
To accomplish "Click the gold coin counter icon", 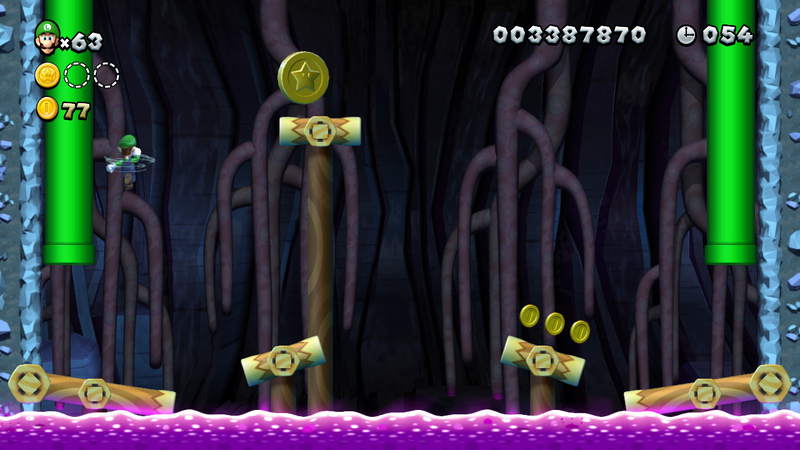I will tap(47, 109).
